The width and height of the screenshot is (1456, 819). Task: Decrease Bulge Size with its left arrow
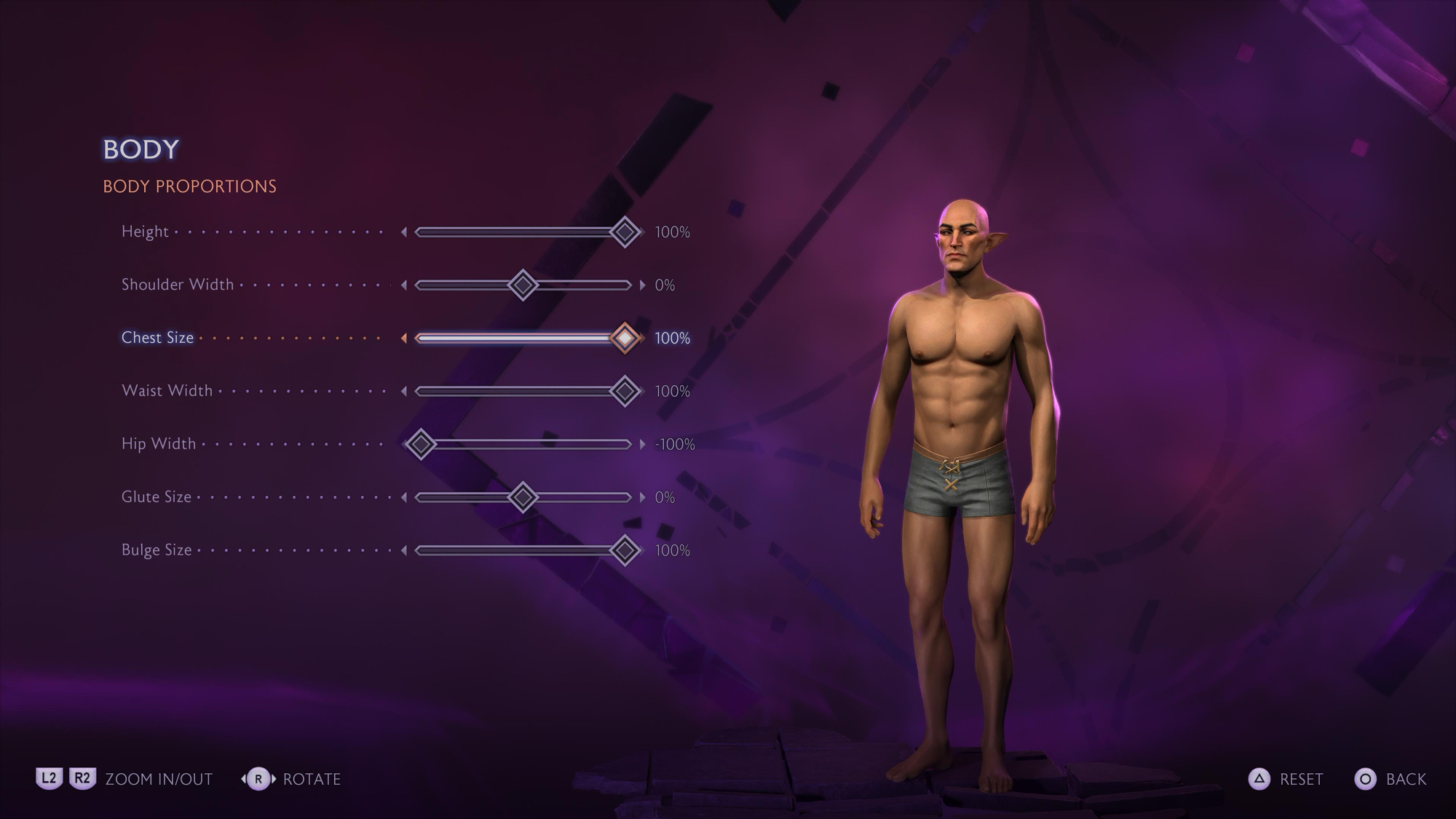pyautogui.click(x=404, y=551)
